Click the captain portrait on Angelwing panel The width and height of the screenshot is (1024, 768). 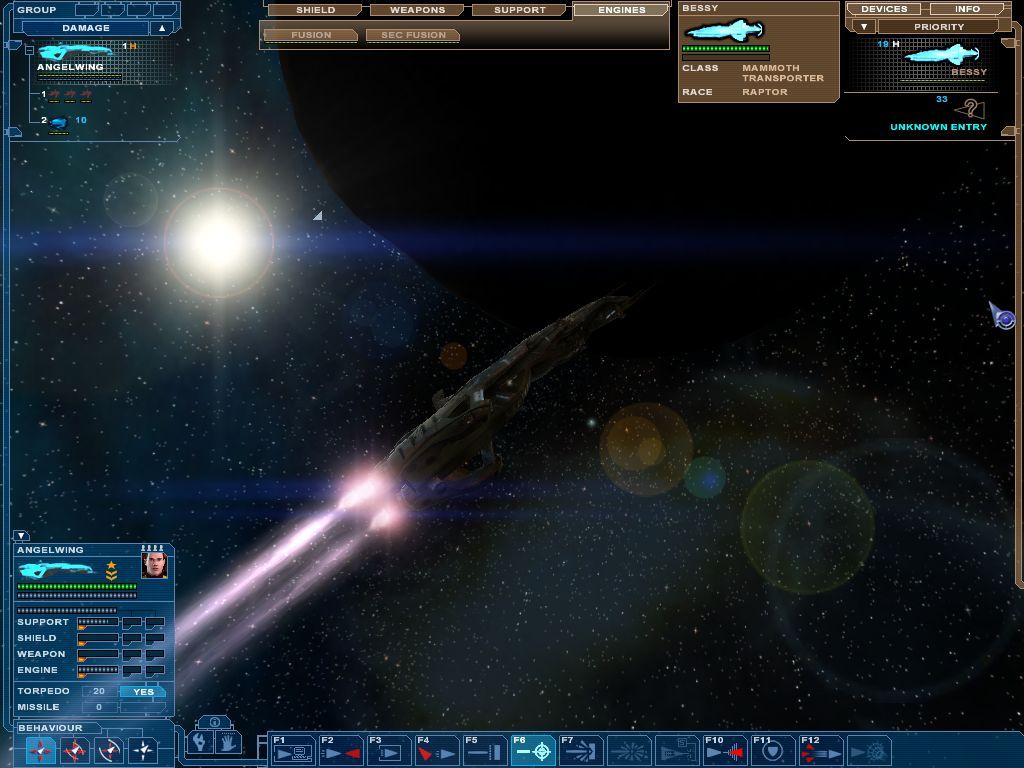[x=154, y=565]
